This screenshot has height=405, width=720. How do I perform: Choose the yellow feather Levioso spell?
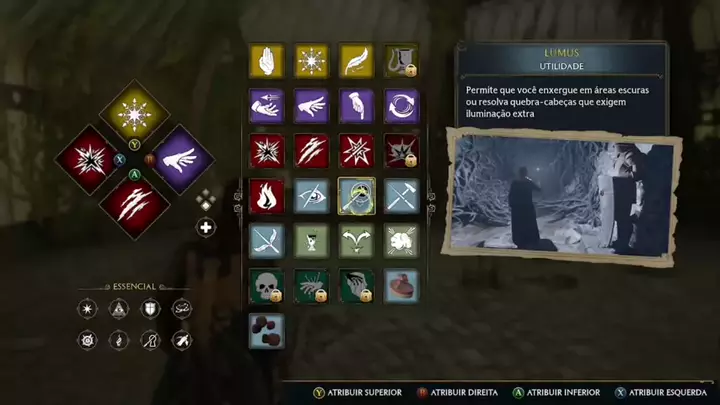[356, 60]
